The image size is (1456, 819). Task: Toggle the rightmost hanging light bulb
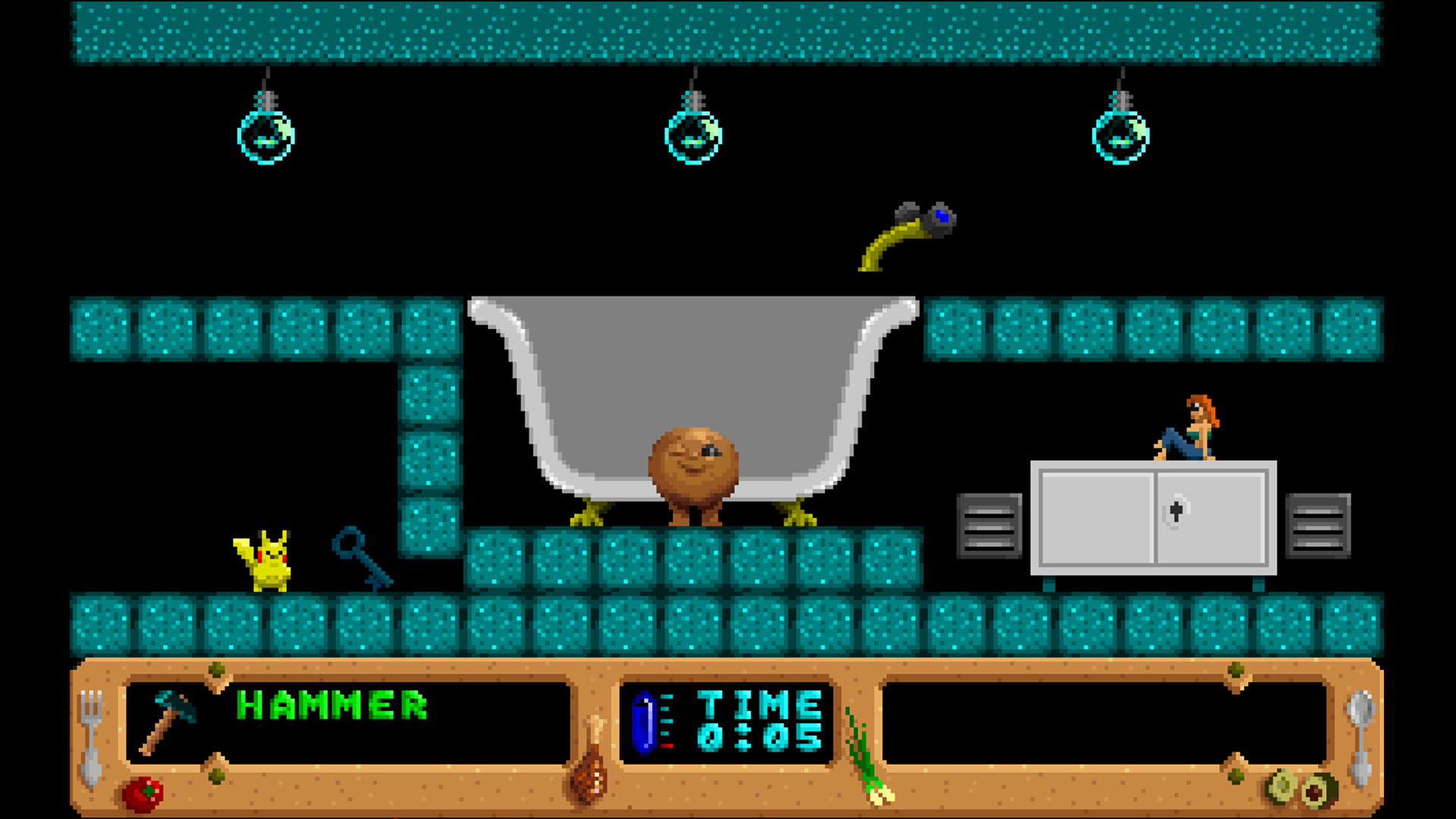[x=1119, y=136]
